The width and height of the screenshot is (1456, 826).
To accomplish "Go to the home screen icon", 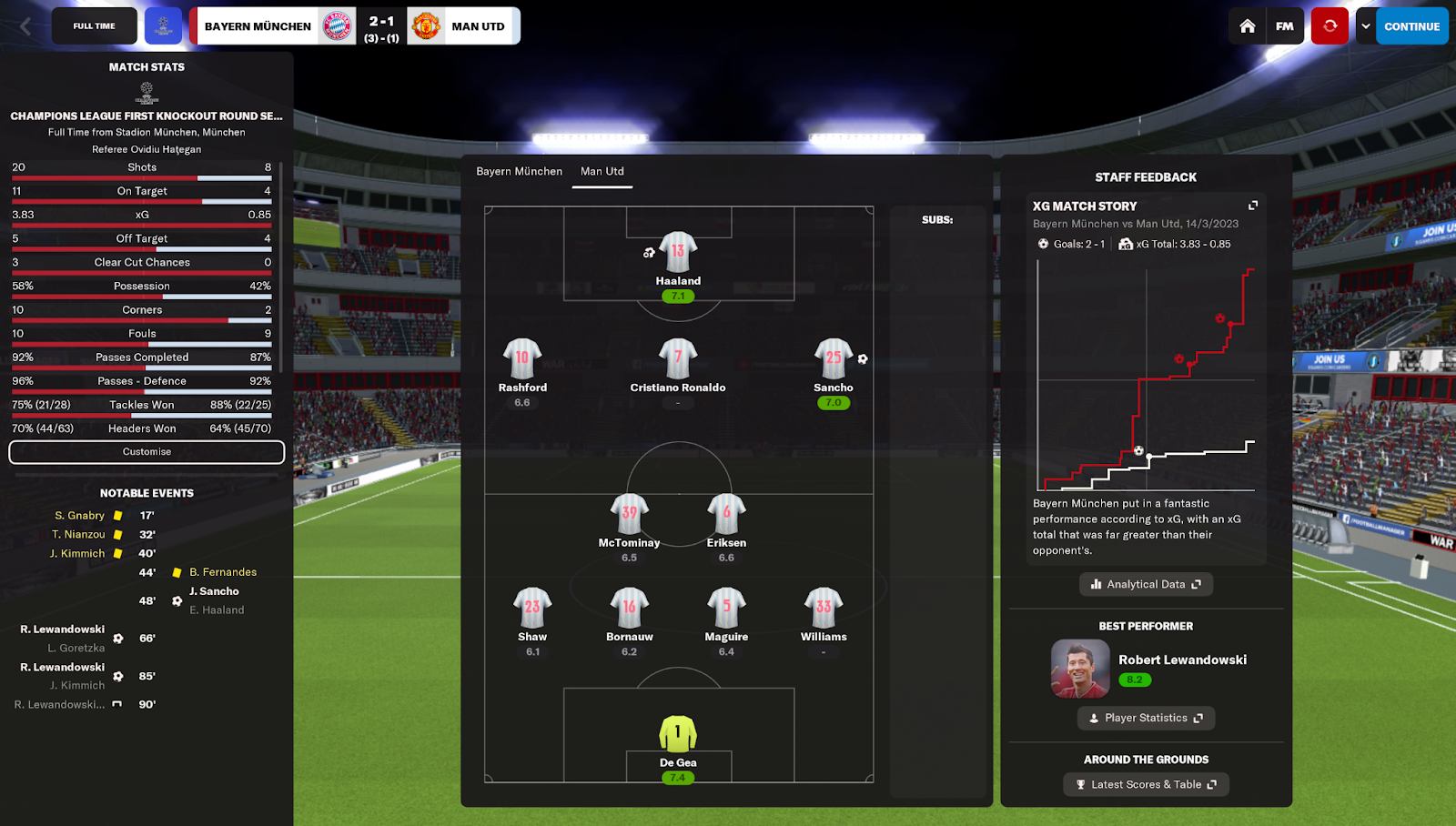I will click(1248, 26).
